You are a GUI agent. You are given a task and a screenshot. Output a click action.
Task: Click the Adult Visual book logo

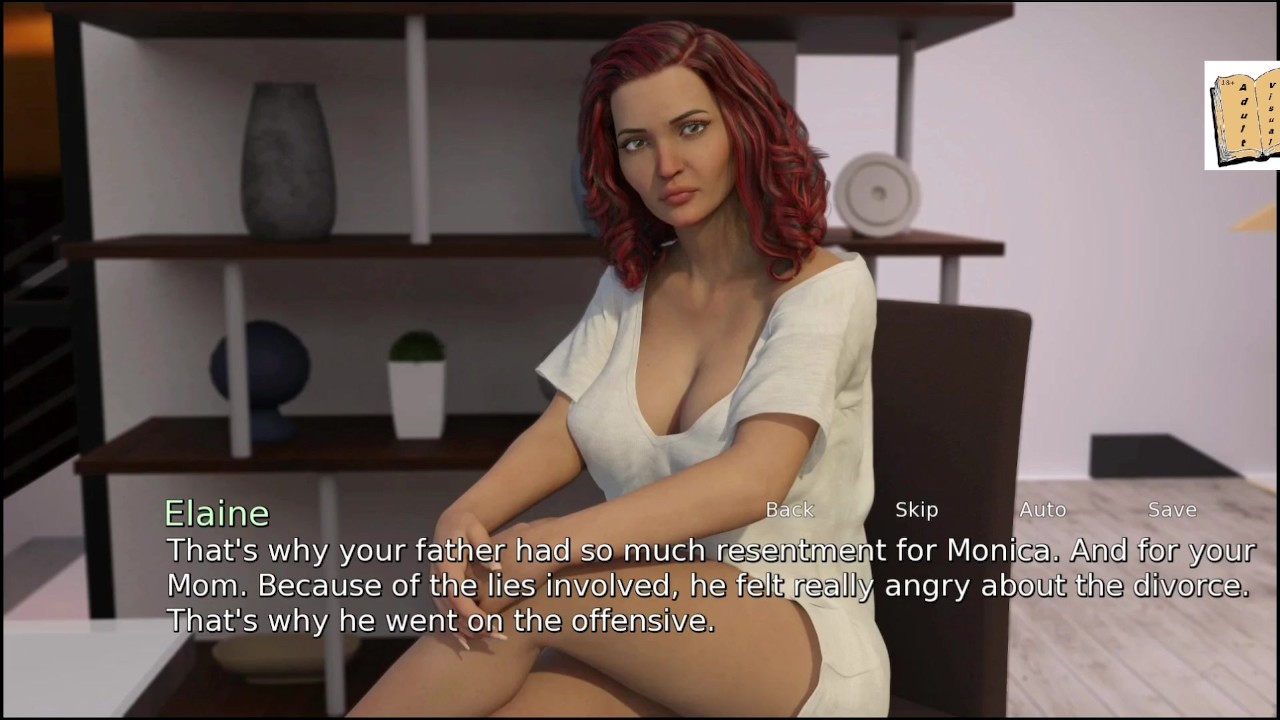pos(1243,116)
